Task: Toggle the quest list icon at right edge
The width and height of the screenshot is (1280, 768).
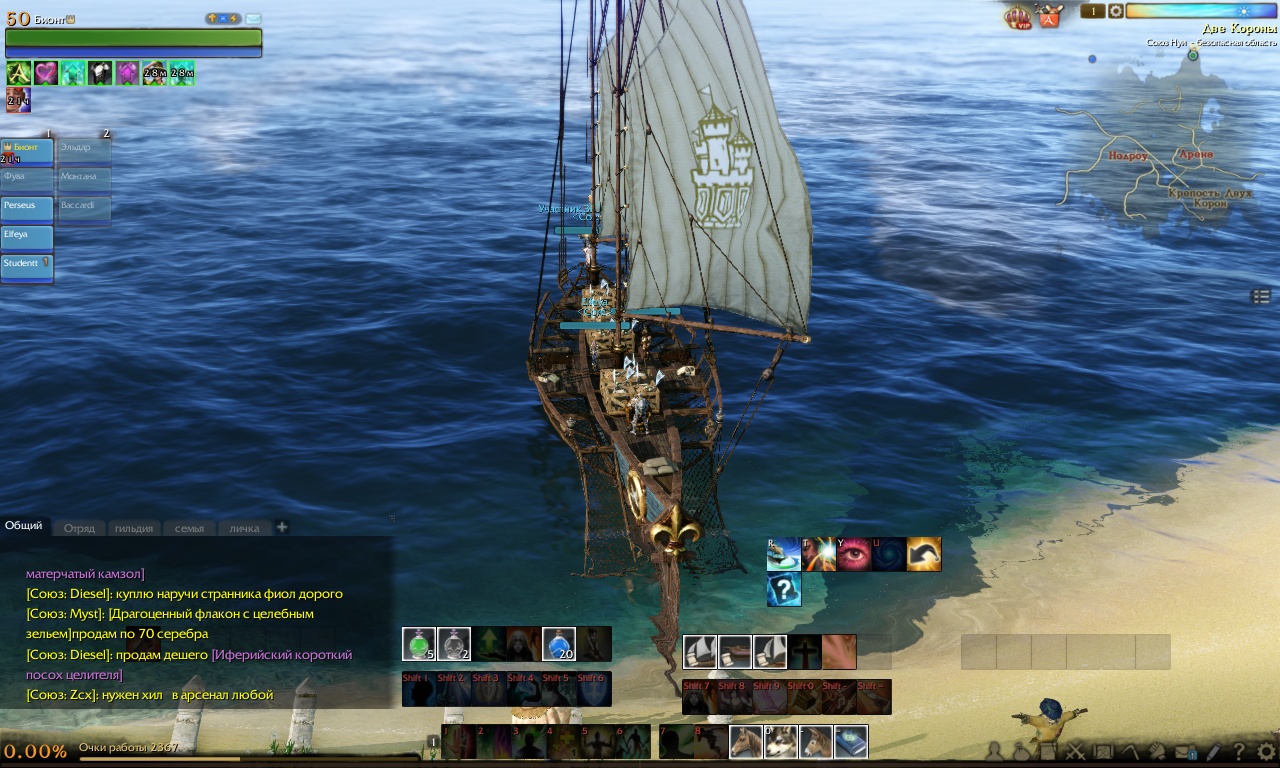Action: pyautogui.click(x=1260, y=296)
